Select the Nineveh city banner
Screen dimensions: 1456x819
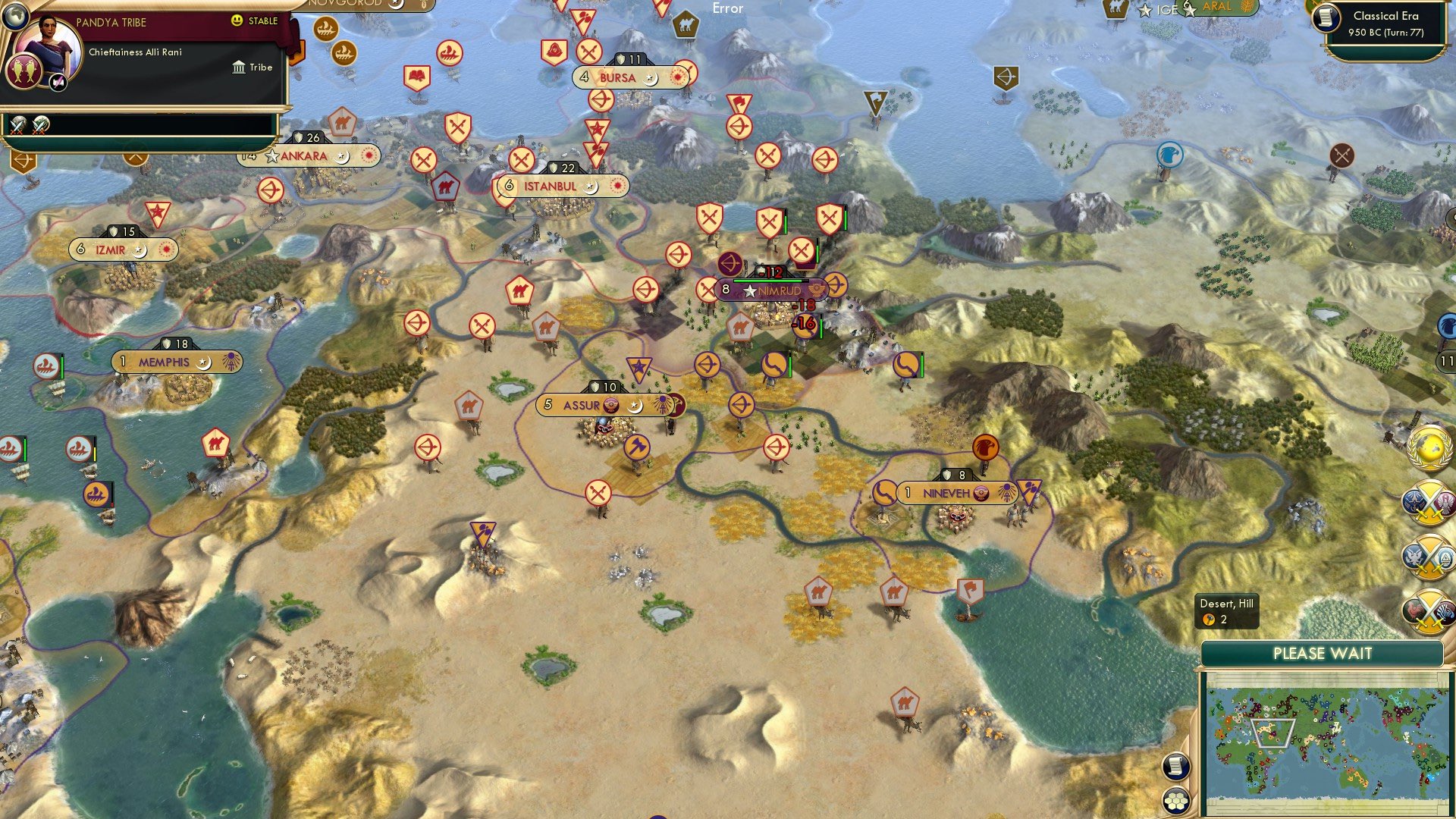coord(958,491)
